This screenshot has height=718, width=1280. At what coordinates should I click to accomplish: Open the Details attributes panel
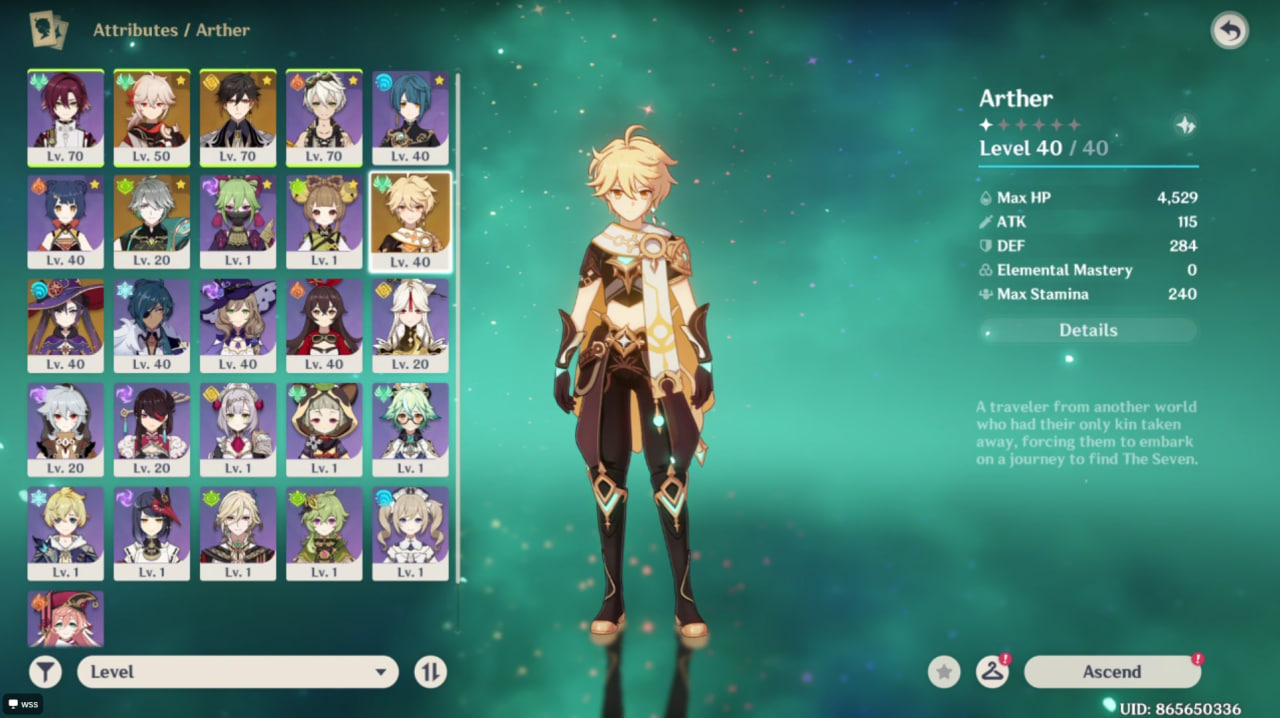pyautogui.click(x=1088, y=330)
